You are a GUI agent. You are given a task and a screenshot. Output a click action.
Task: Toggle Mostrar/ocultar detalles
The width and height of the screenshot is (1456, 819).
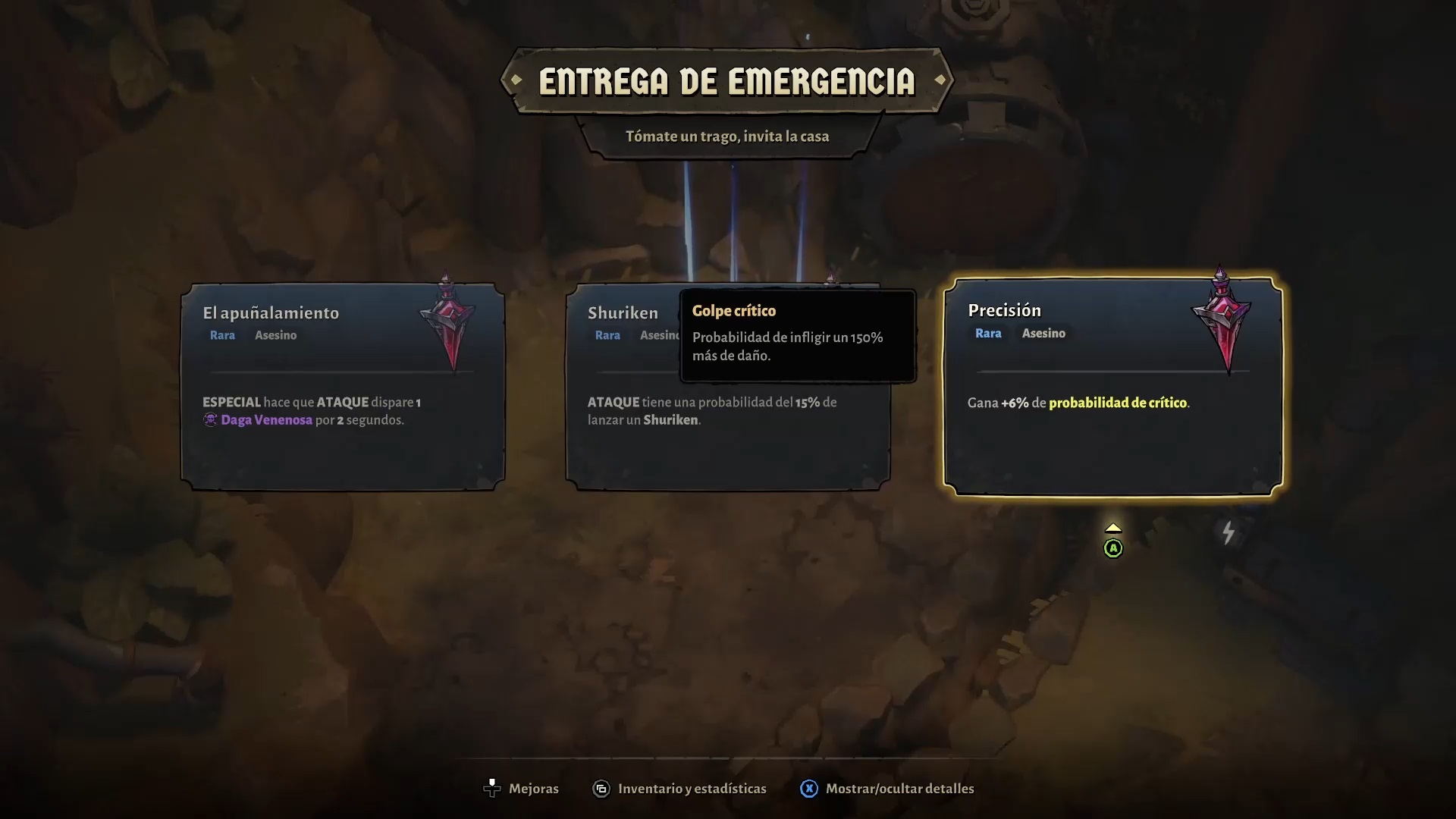coord(887,789)
